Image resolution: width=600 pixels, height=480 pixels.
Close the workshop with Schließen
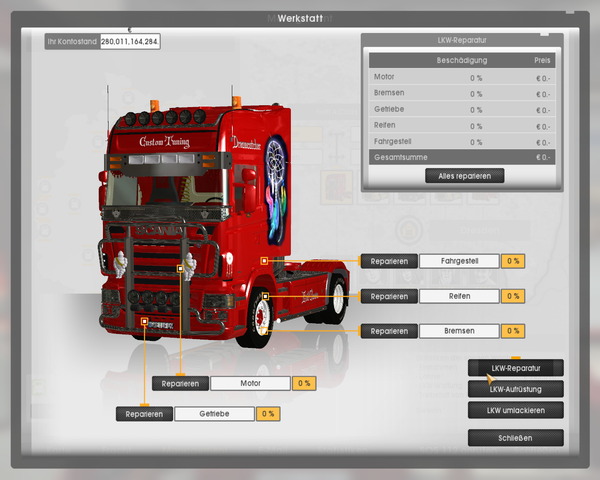point(515,438)
